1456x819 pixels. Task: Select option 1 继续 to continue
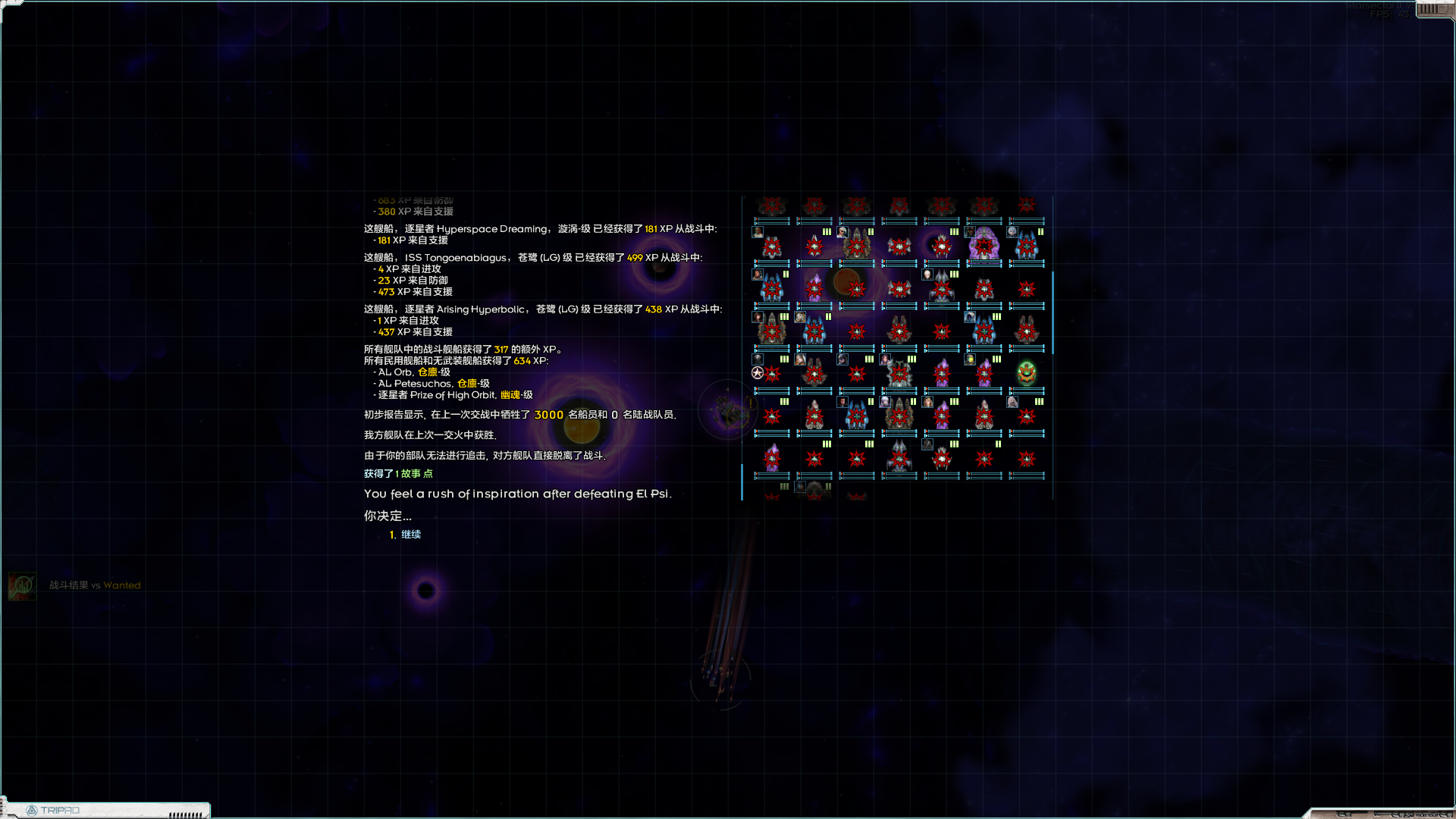[411, 534]
